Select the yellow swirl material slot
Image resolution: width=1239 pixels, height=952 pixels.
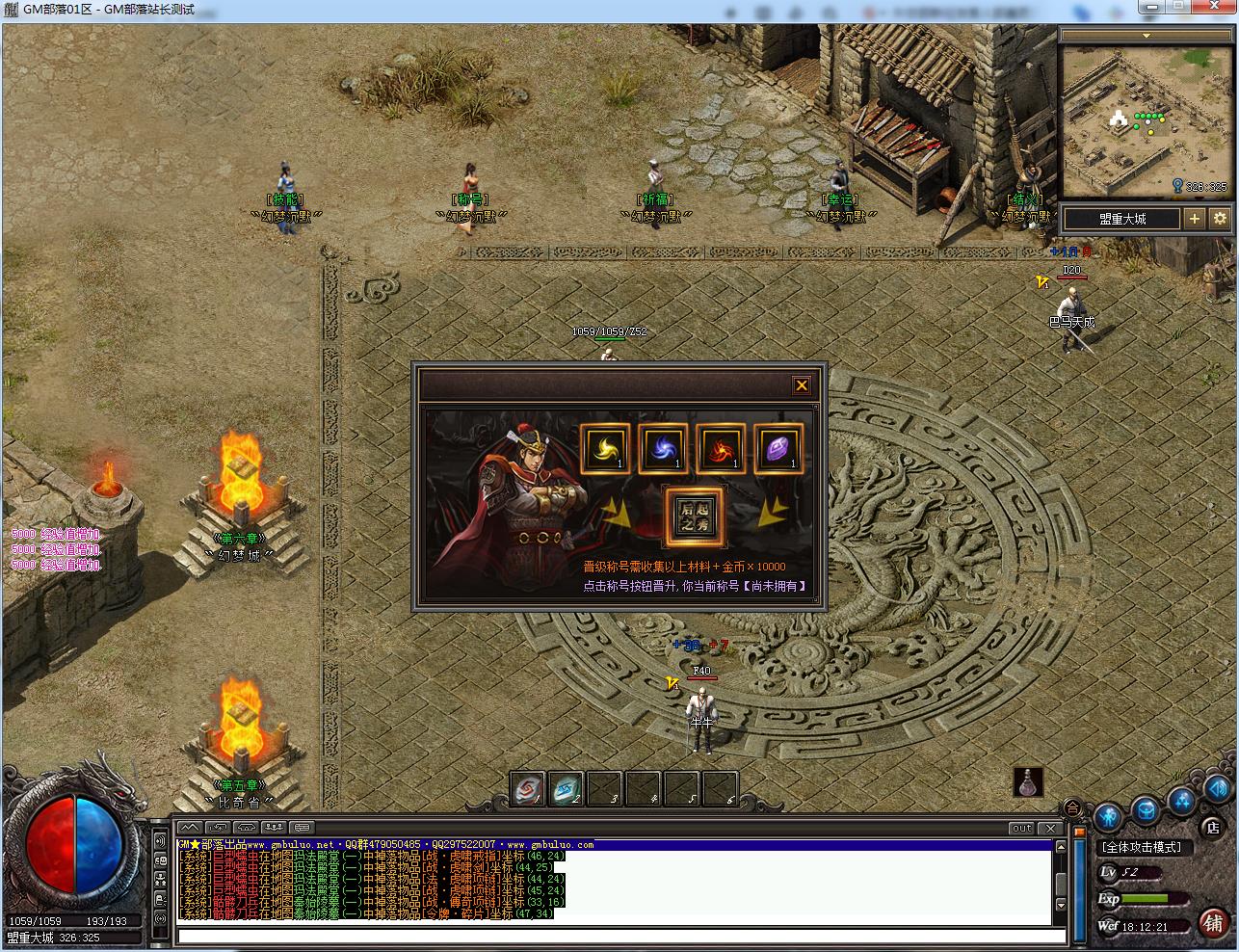[605, 448]
